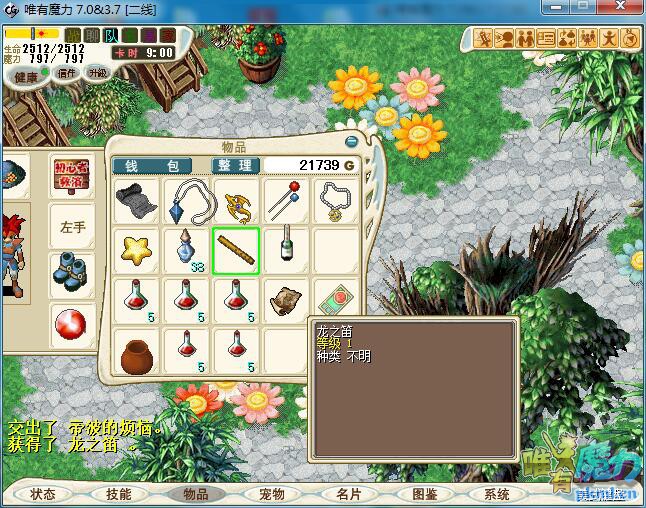Click the blue boots equipment slot
Screen dimensions: 646x508
point(74,272)
